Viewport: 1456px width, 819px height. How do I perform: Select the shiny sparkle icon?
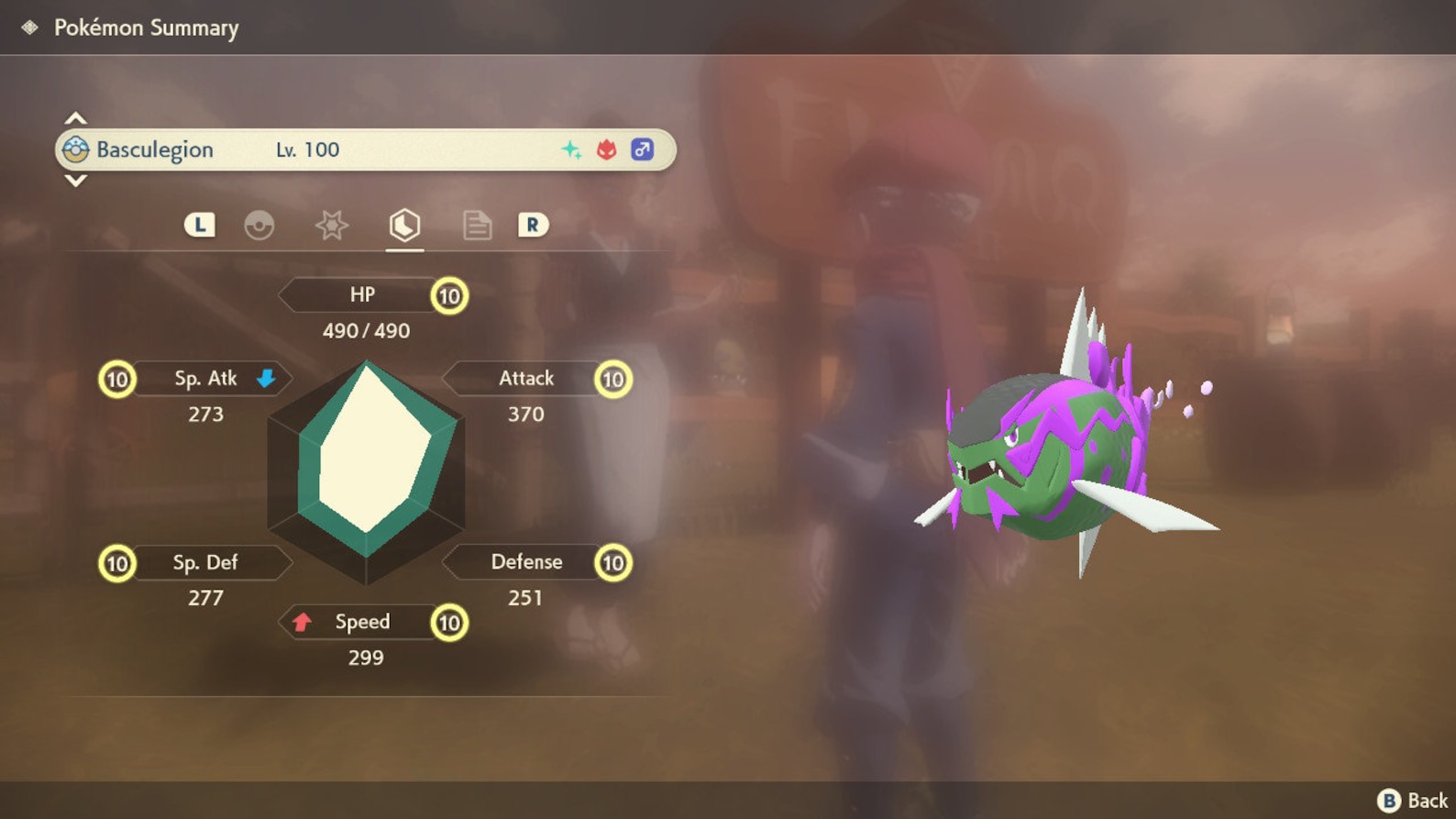[573, 149]
